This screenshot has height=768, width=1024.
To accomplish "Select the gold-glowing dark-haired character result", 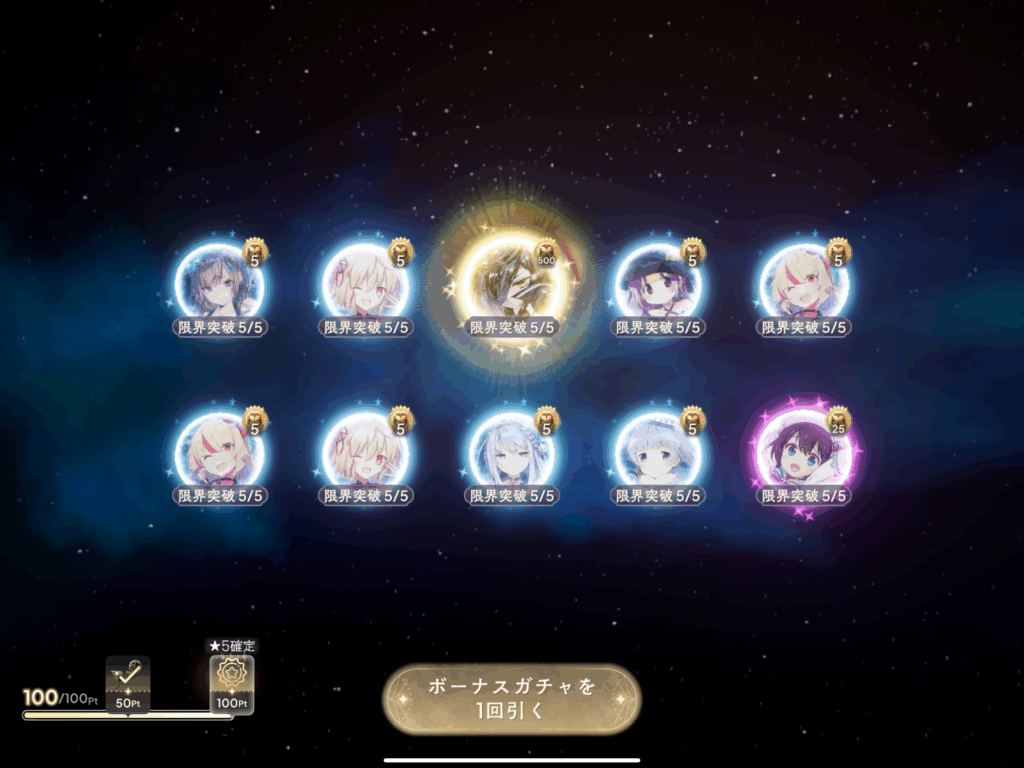I will pyautogui.click(x=511, y=283).
